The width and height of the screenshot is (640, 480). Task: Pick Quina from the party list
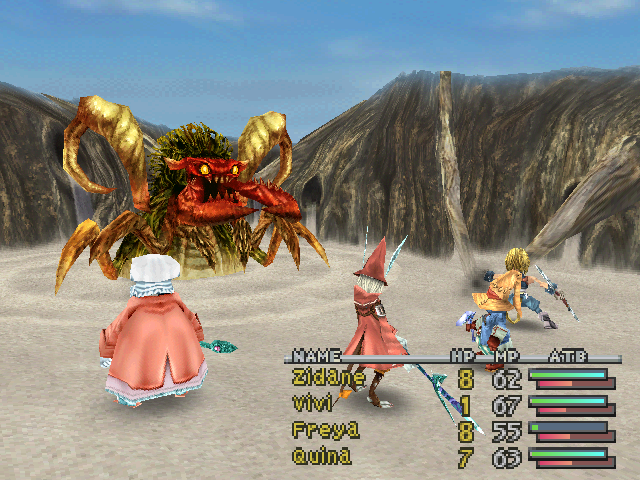tap(320, 456)
